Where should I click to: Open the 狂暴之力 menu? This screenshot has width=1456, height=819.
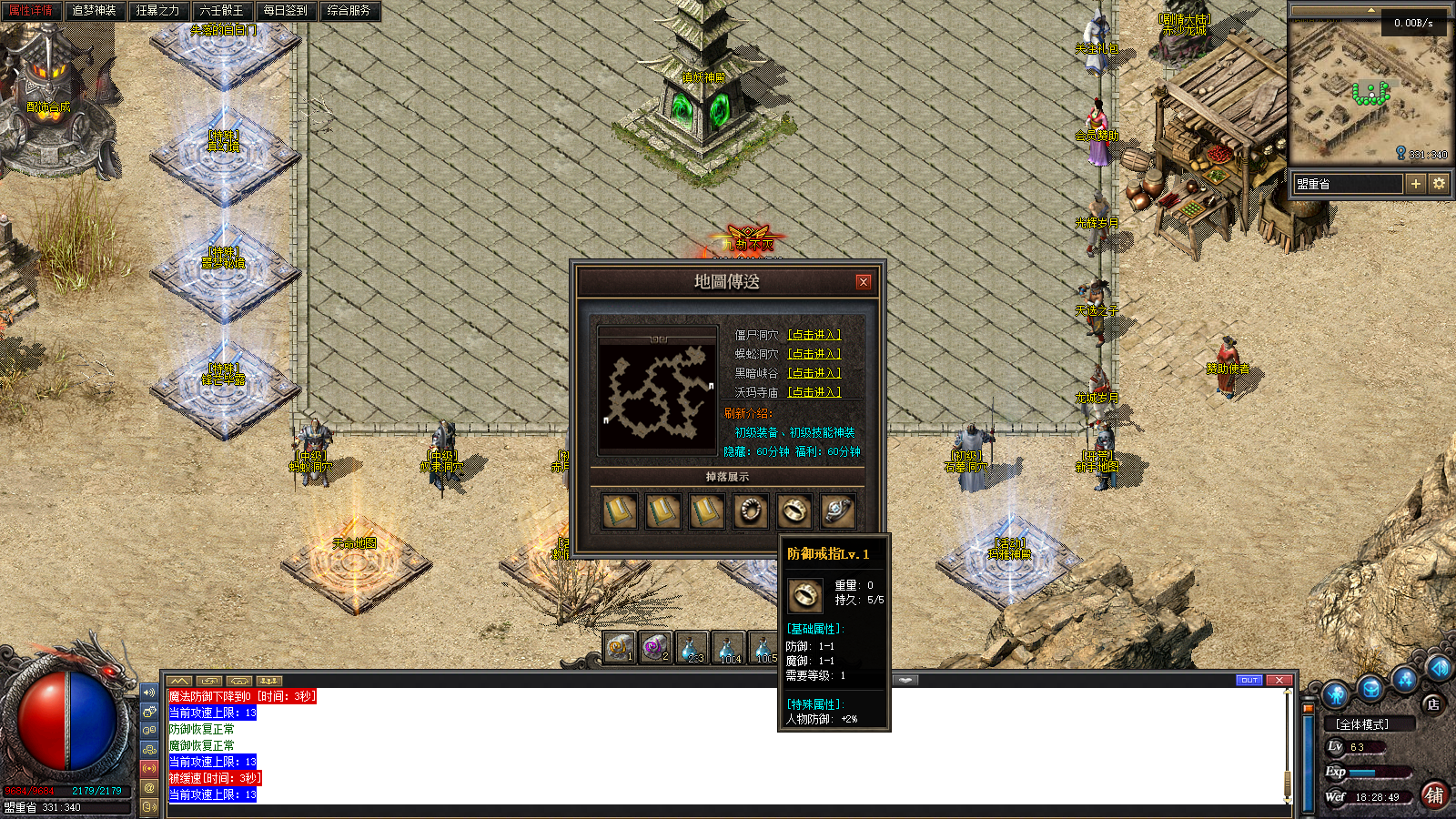click(157, 11)
